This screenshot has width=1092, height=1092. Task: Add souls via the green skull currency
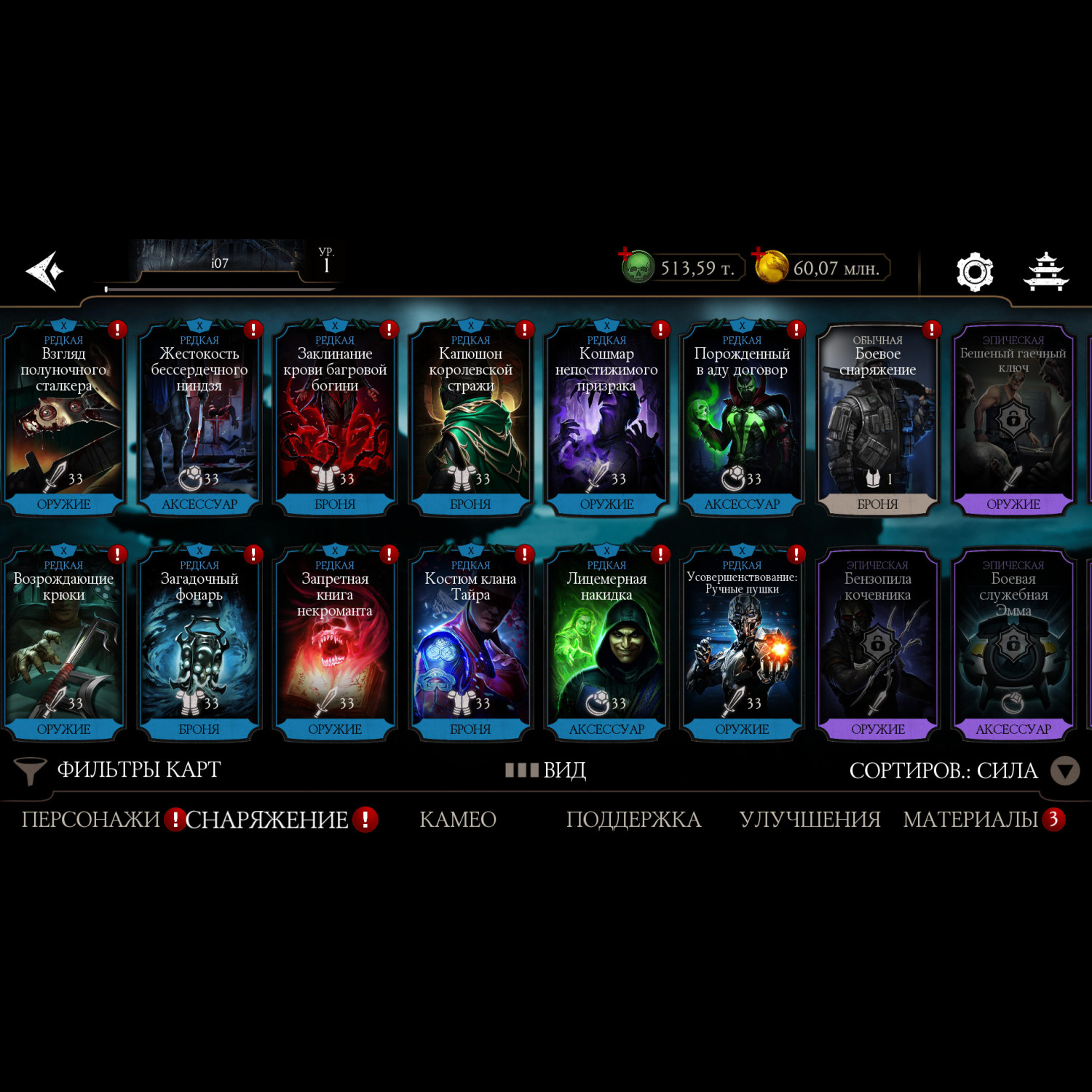click(x=638, y=267)
